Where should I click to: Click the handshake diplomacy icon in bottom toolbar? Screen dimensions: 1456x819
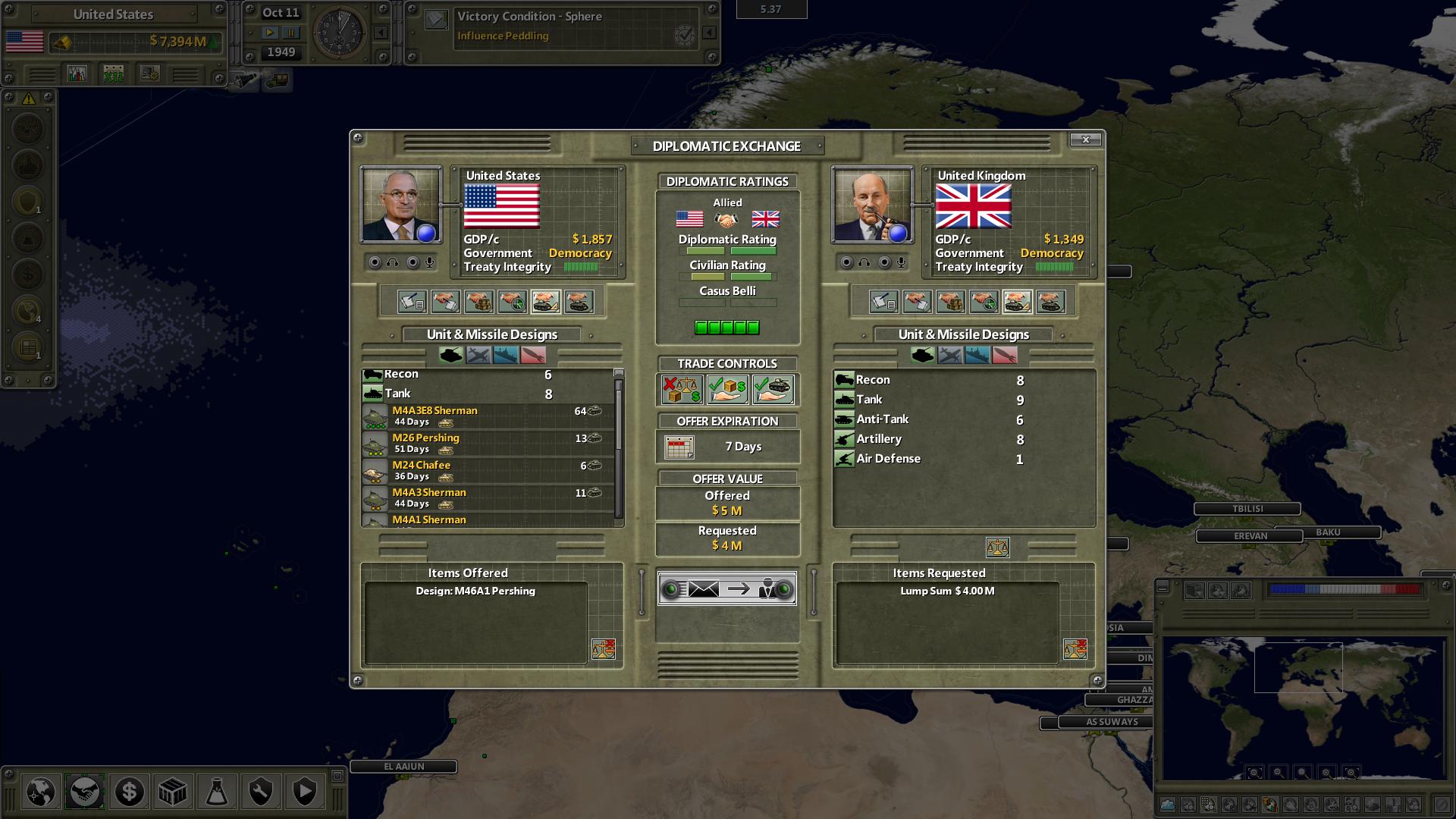point(84,792)
